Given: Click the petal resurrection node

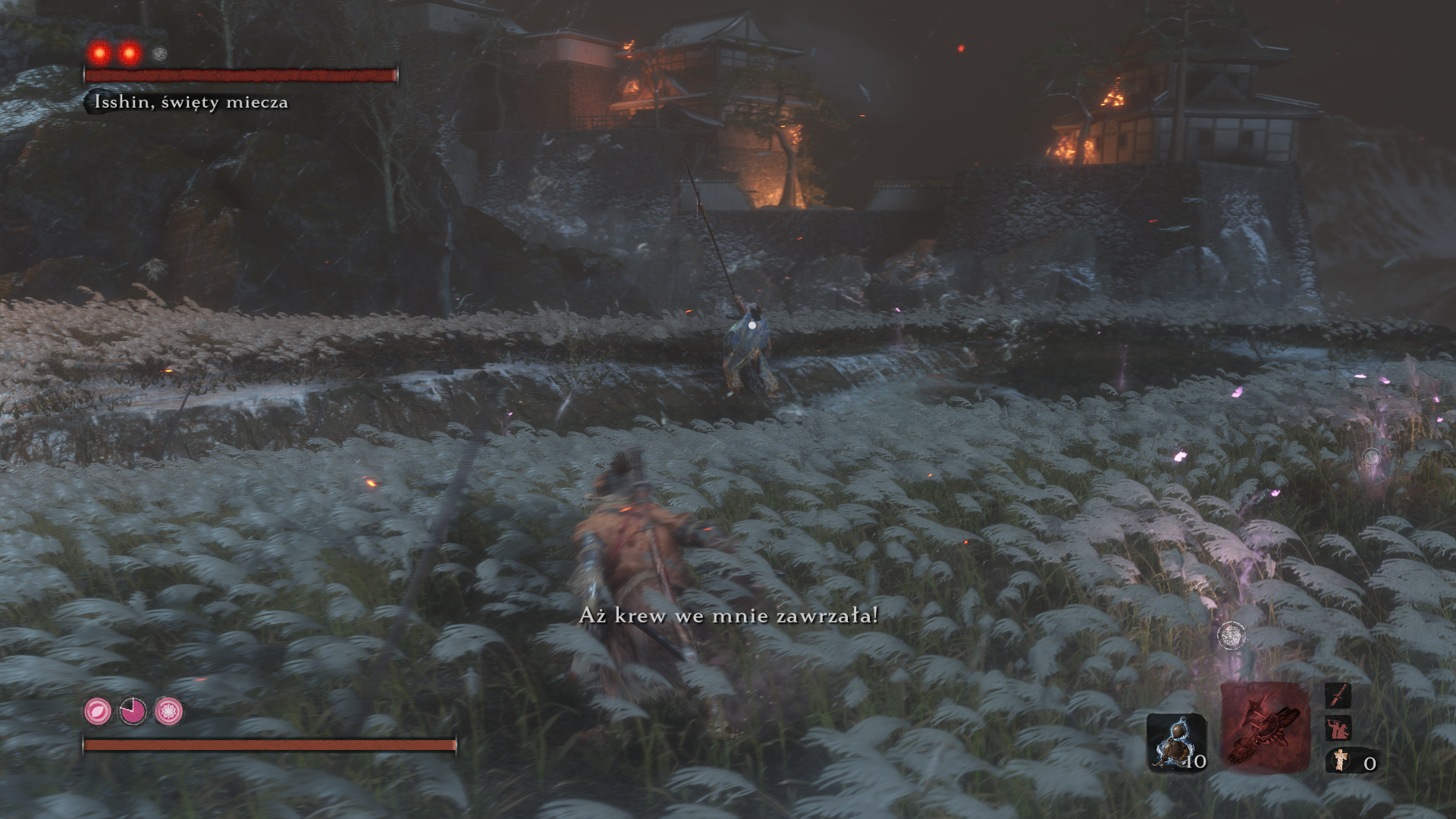Looking at the screenshot, I should [98, 711].
